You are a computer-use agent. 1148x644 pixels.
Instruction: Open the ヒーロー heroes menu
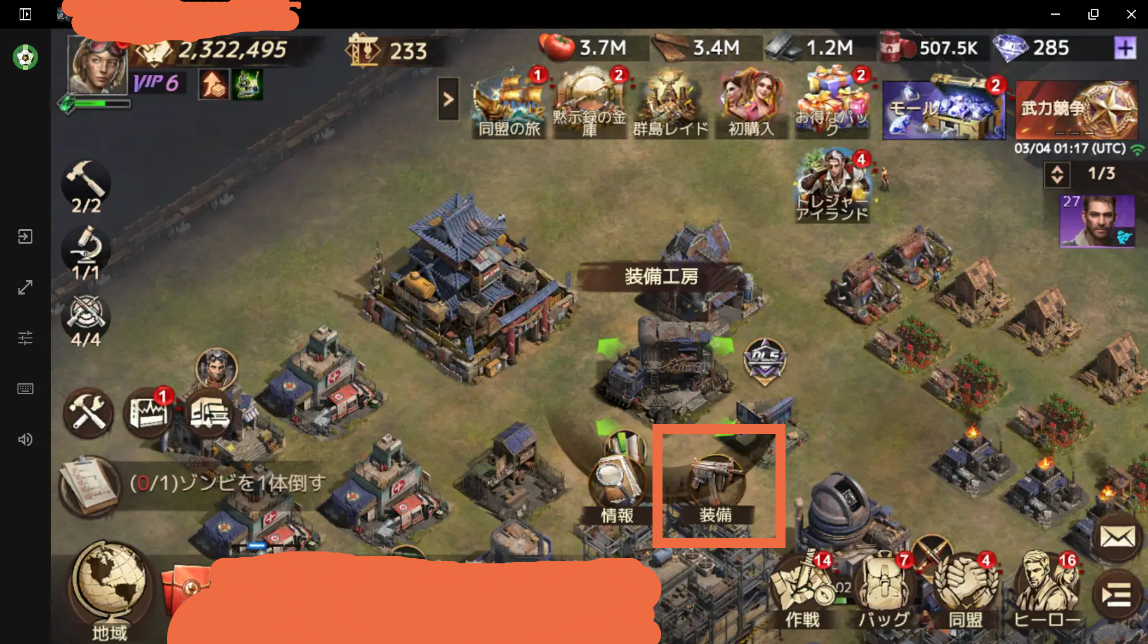coord(1047,588)
